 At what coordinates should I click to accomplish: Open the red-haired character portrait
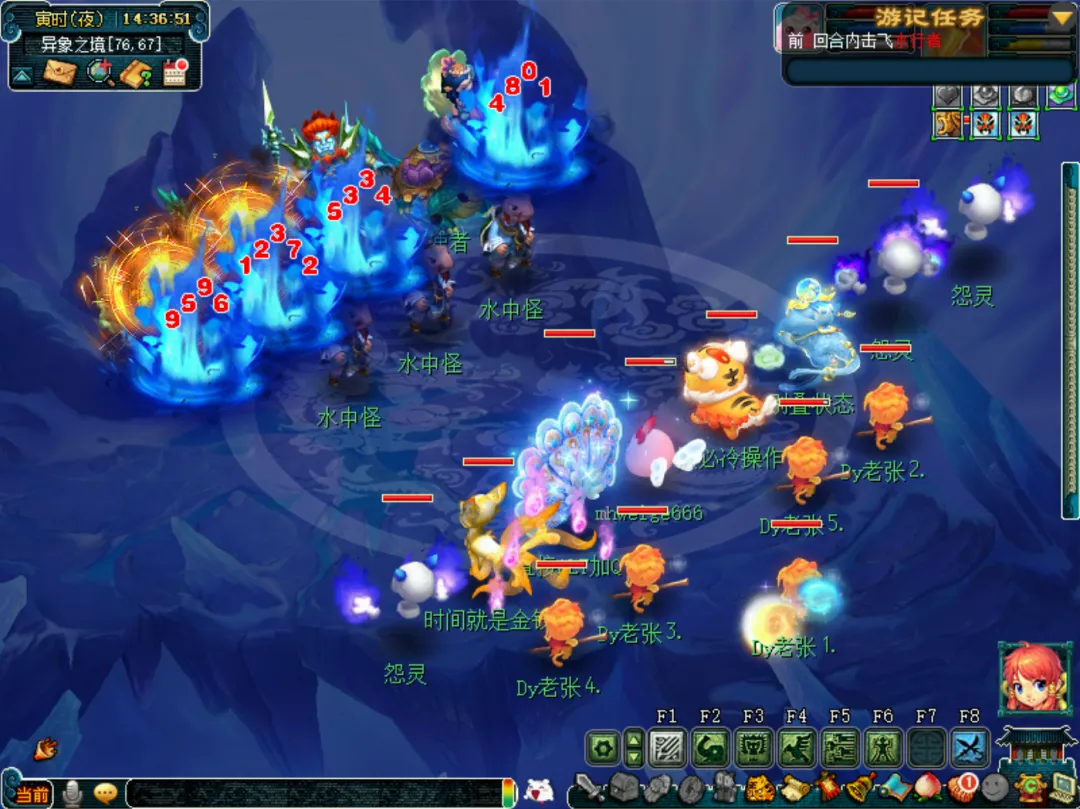(x=1029, y=679)
